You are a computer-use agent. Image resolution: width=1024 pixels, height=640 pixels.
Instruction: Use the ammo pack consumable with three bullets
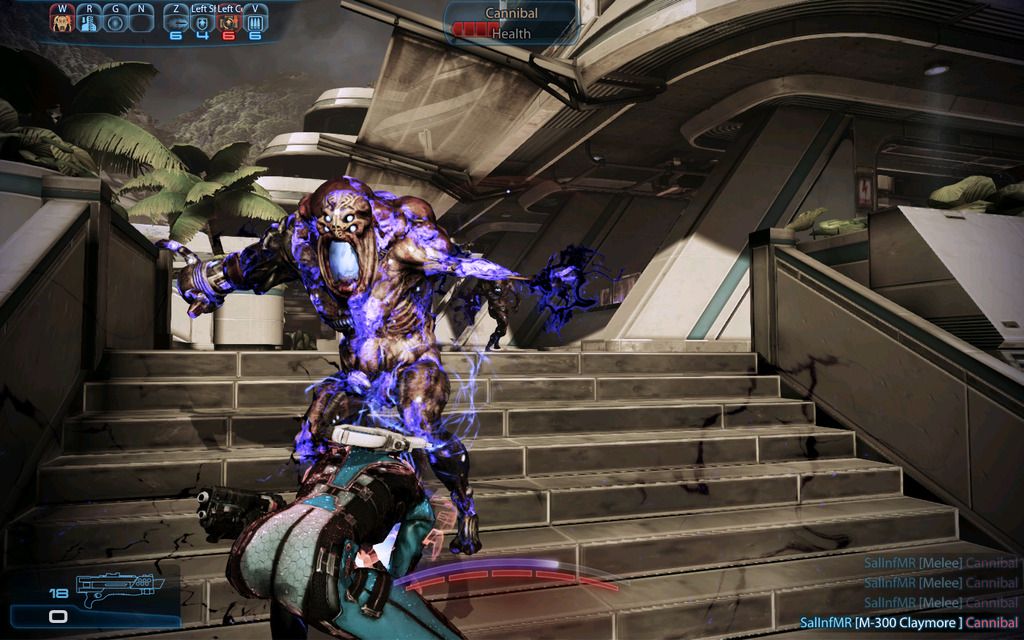(255, 21)
